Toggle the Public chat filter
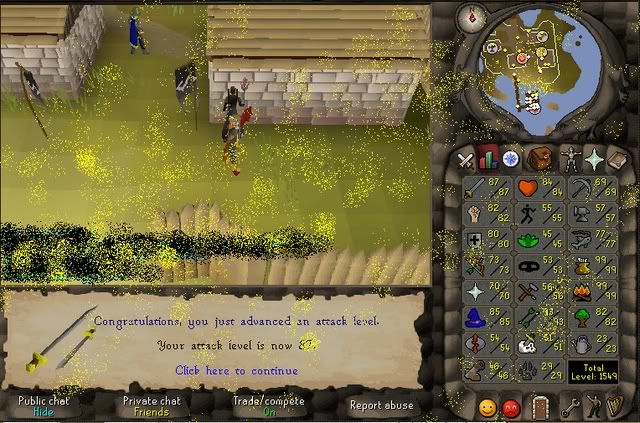The height and width of the screenshot is (423, 640). (43, 405)
